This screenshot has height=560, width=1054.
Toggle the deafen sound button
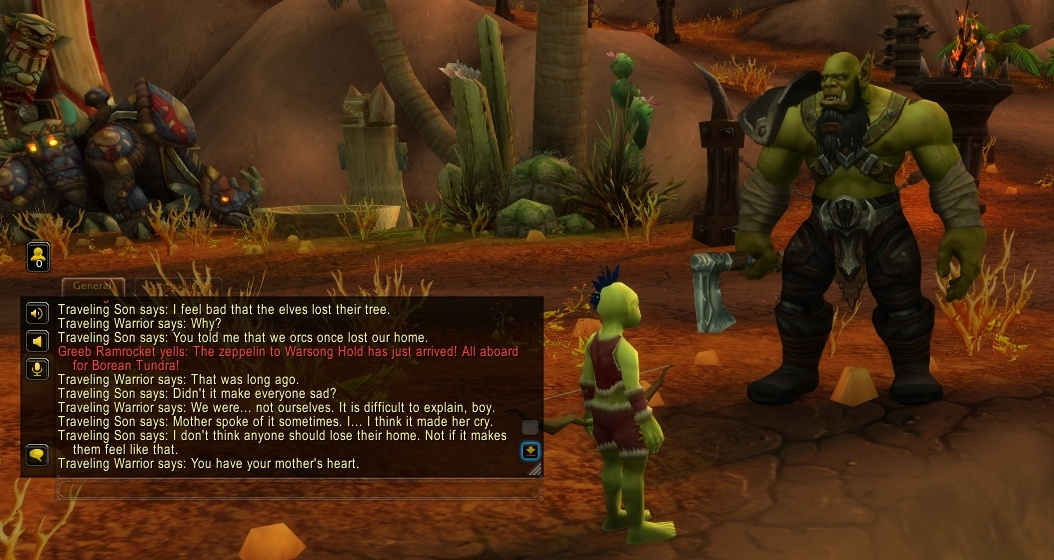pos(37,341)
